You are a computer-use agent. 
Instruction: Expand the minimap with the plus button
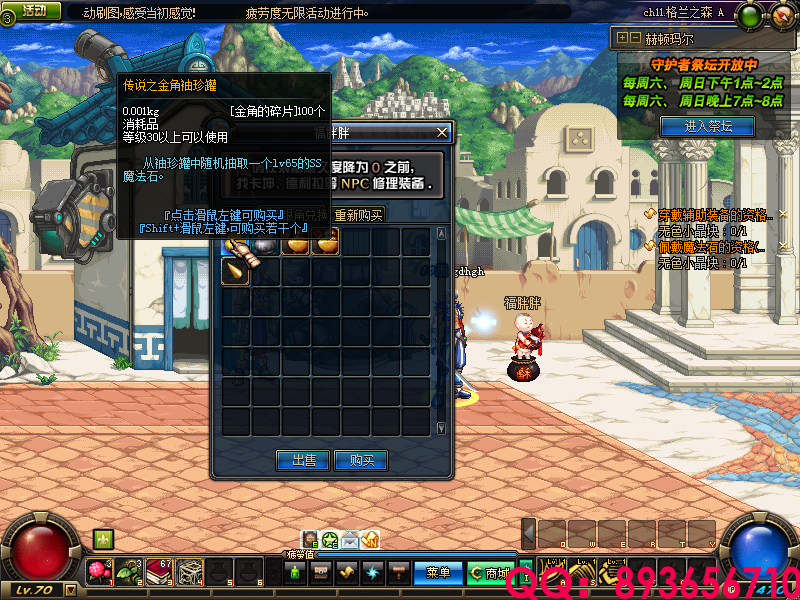pos(623,37)
